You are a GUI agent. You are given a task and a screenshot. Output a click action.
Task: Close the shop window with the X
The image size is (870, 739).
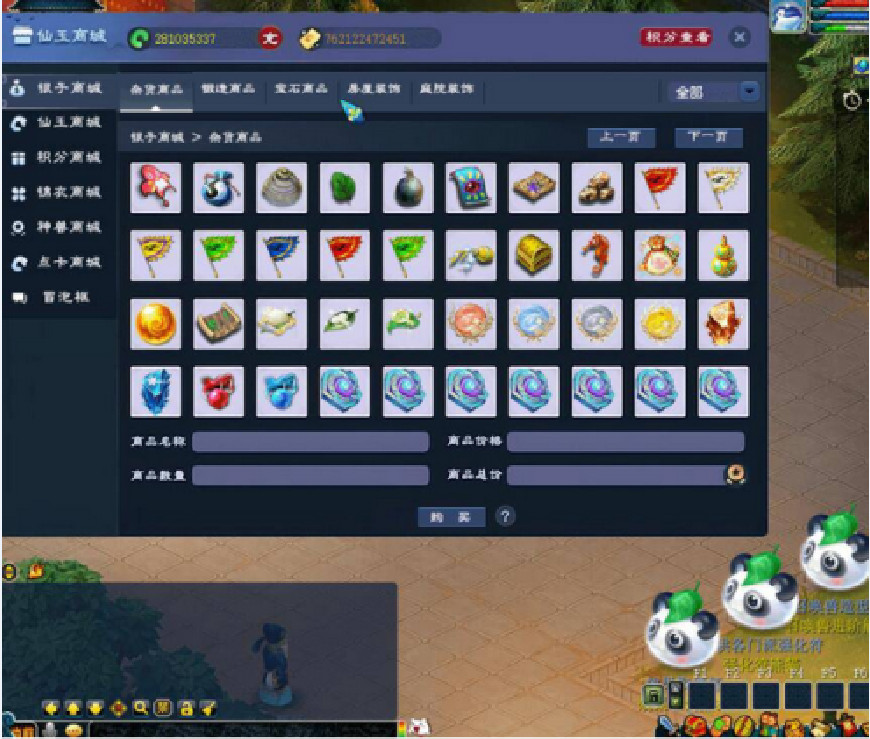739,38
